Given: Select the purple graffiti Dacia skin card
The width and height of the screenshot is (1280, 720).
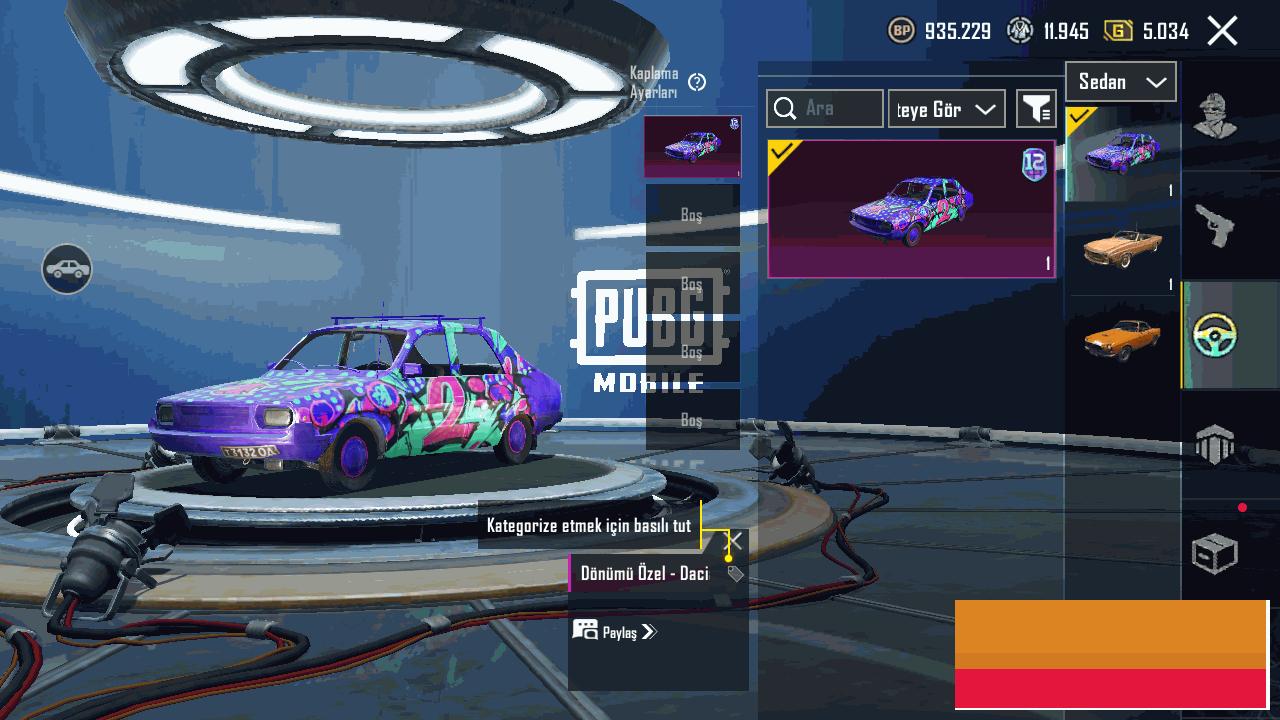Looking at the screenshot, I should tap(911, 208).
